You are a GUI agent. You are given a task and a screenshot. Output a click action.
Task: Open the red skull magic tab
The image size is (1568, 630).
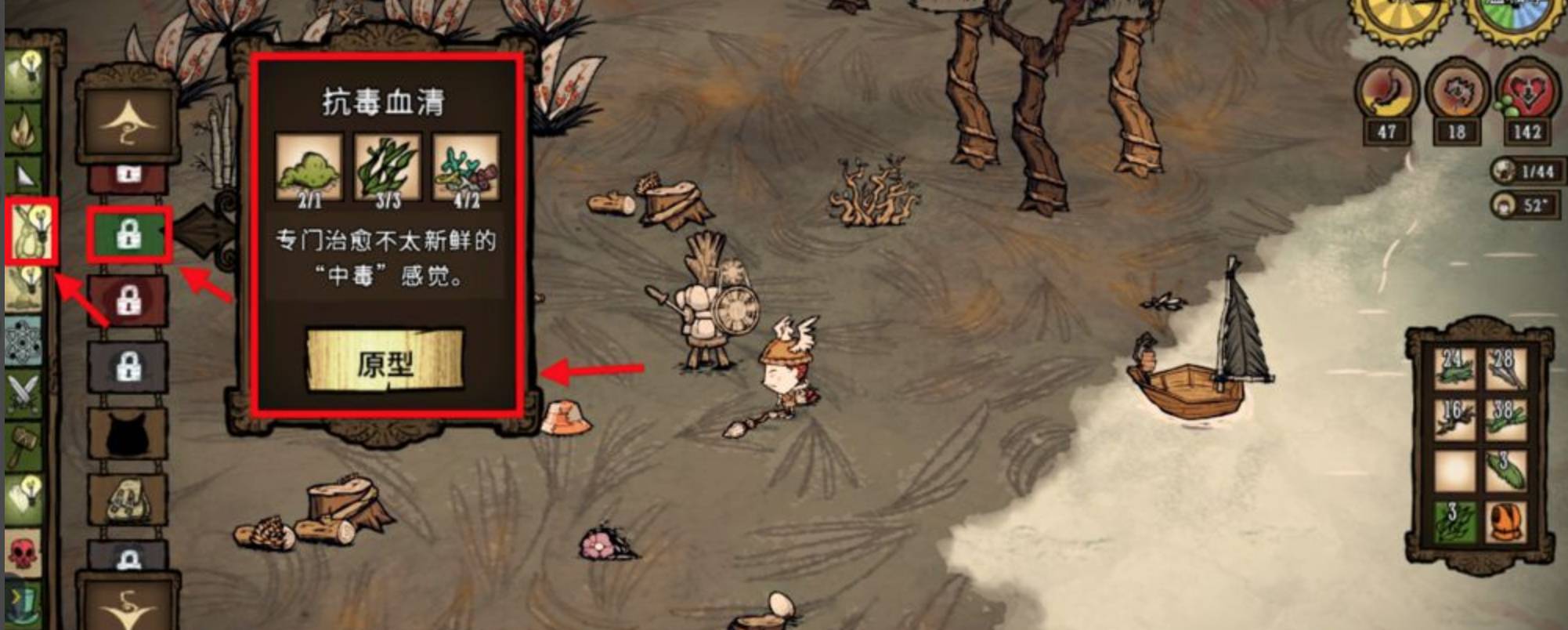point(24,550)
